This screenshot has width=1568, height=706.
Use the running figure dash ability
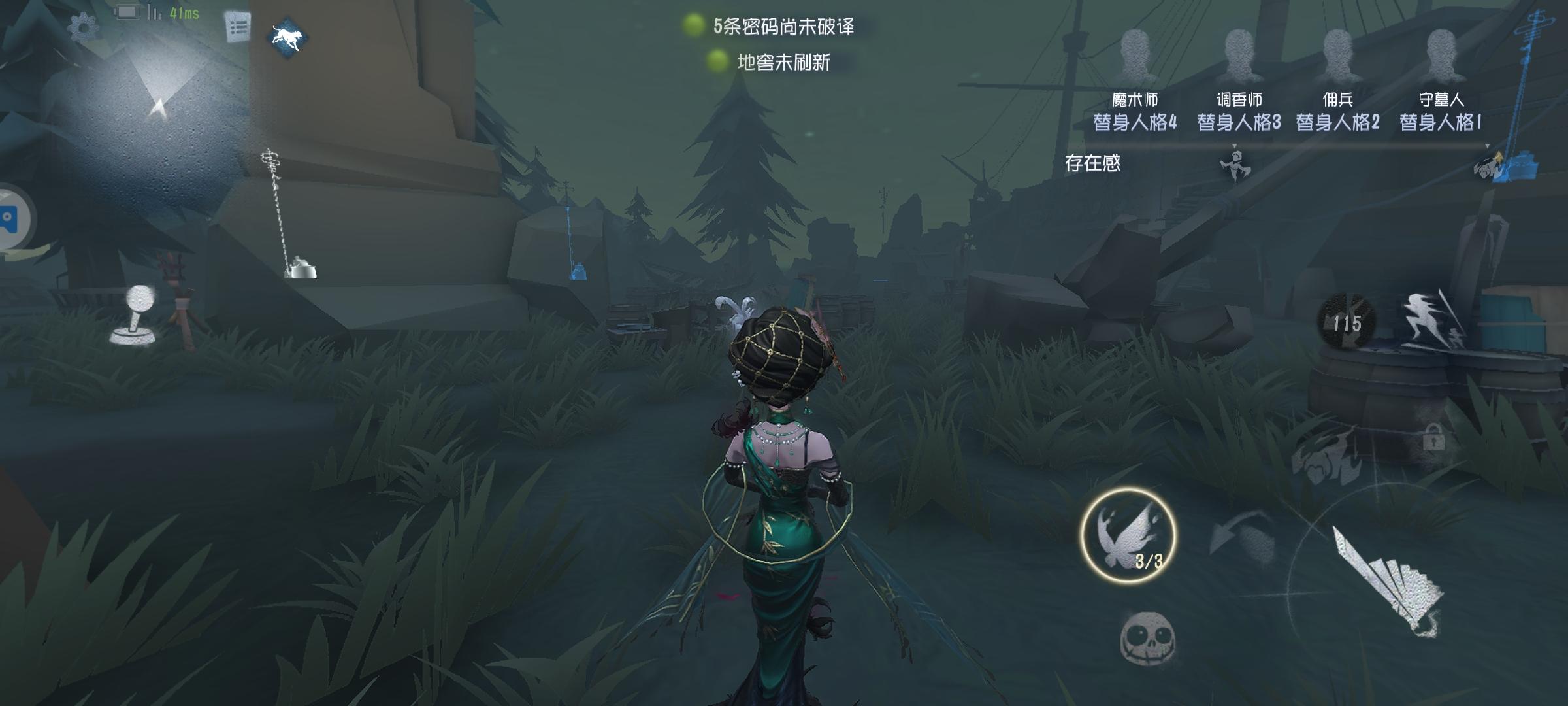(x=1434, y=322)
